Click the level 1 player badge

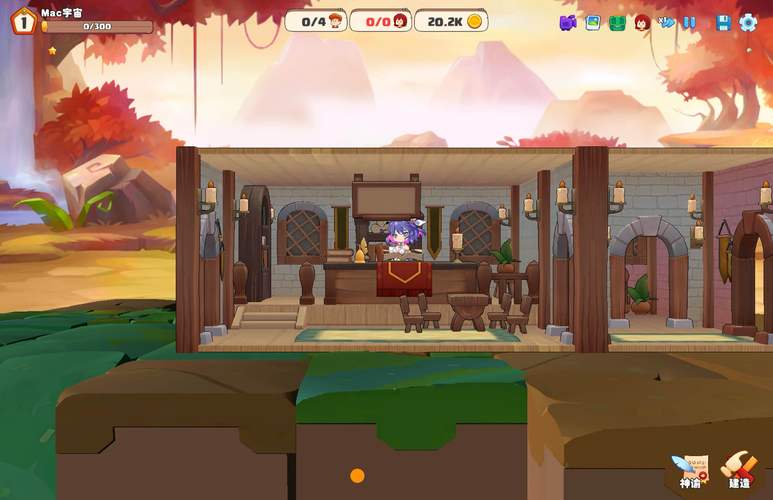pos(22,20)
